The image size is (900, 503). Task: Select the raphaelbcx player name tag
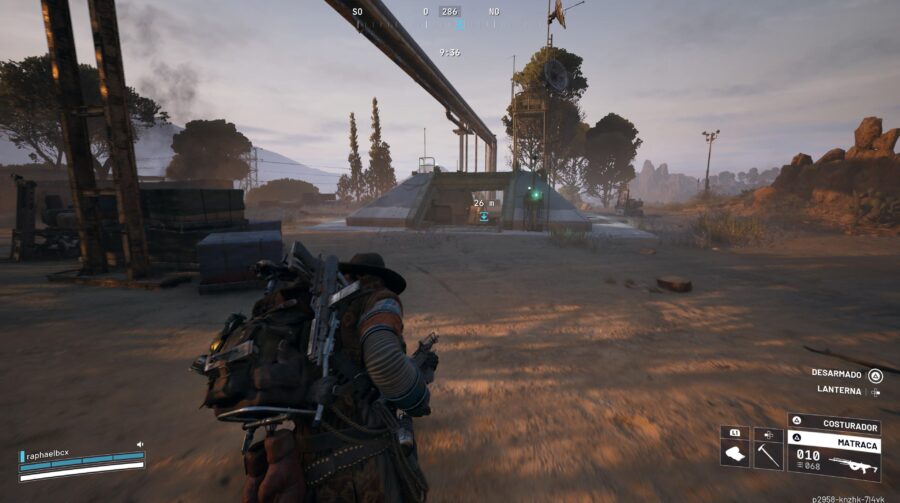pyautogui.click(x=47, y=453)
